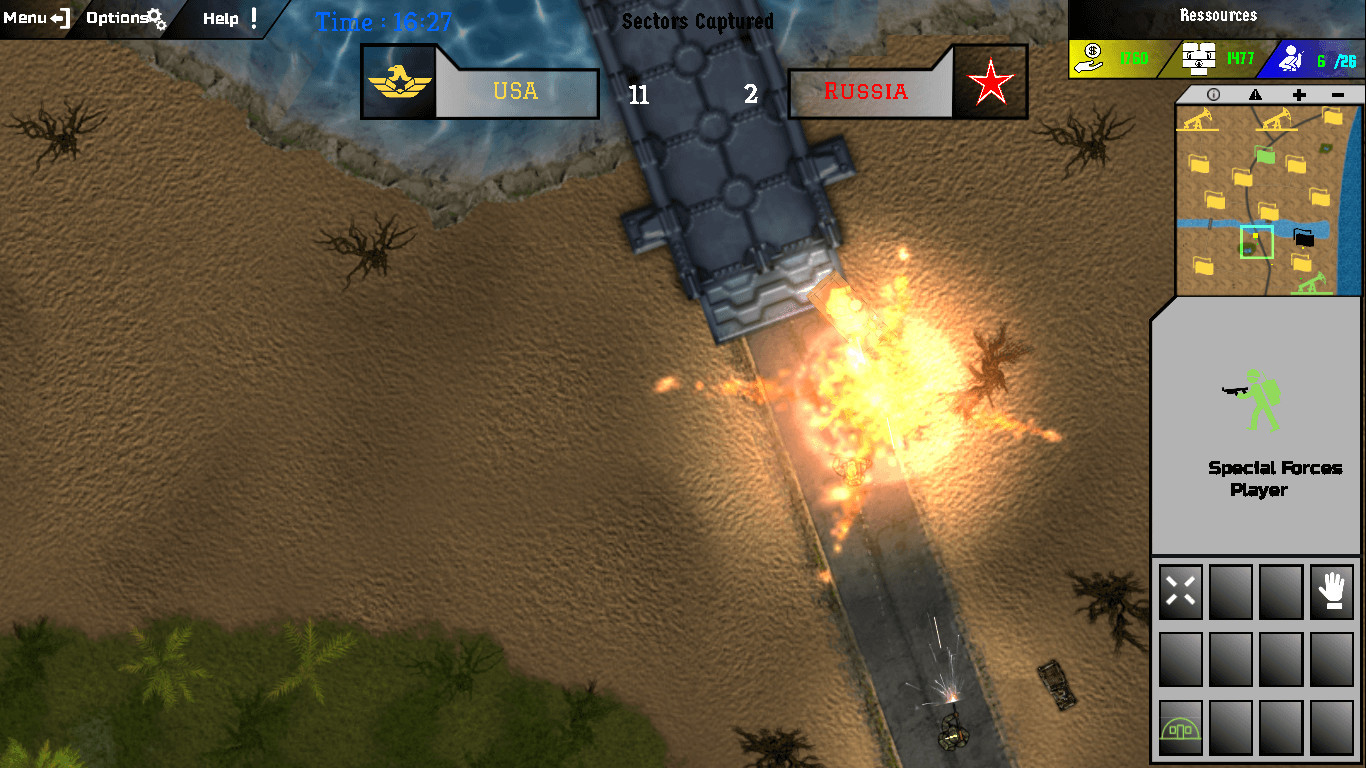Screen dimensions: 1366x768
Task: Zoom out the minimap with the minus control
Action: pos(1338,93)
